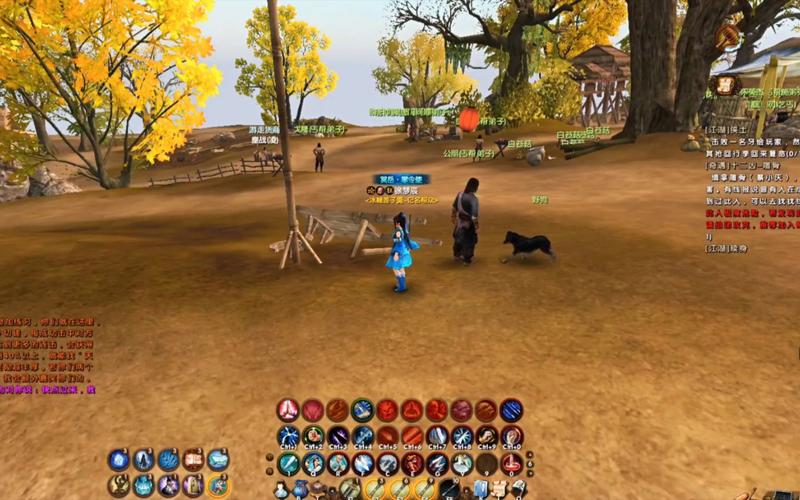This screenshot has height=500, width=800.
Task: Select the gold-ringed running figure buff icon
Action: click(219, 485)
